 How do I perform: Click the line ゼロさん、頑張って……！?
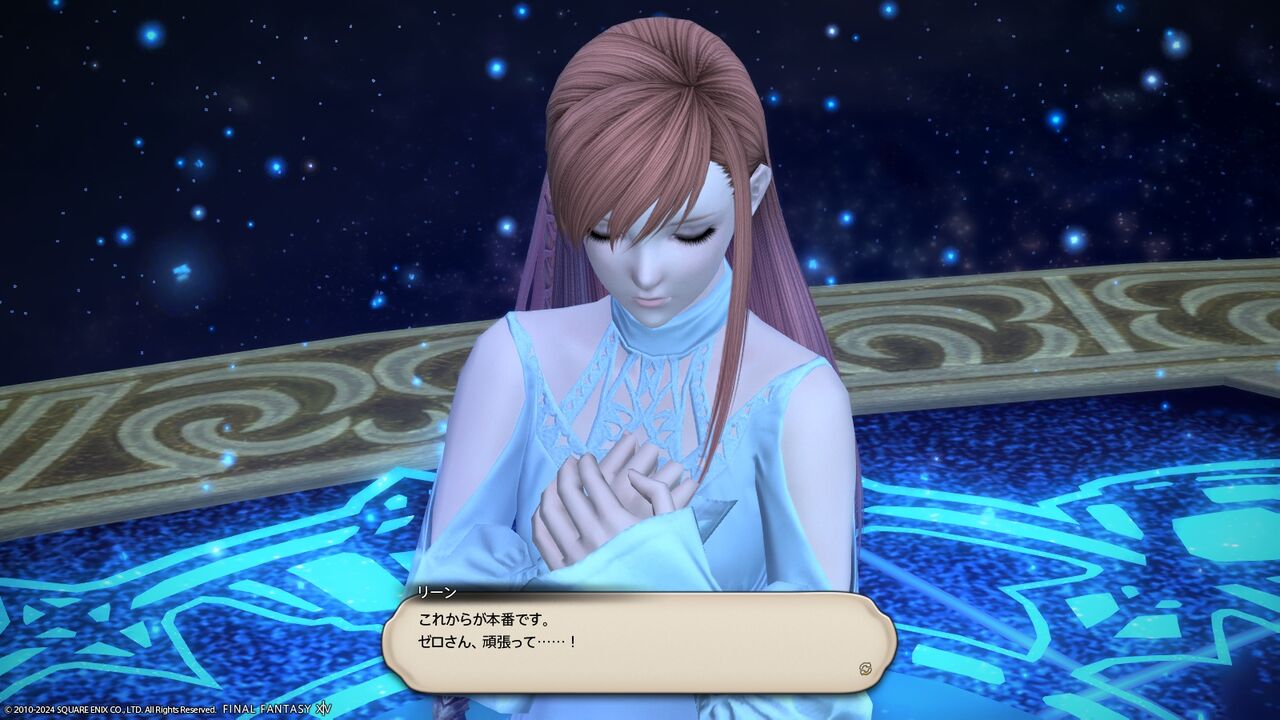click(498, 640)
